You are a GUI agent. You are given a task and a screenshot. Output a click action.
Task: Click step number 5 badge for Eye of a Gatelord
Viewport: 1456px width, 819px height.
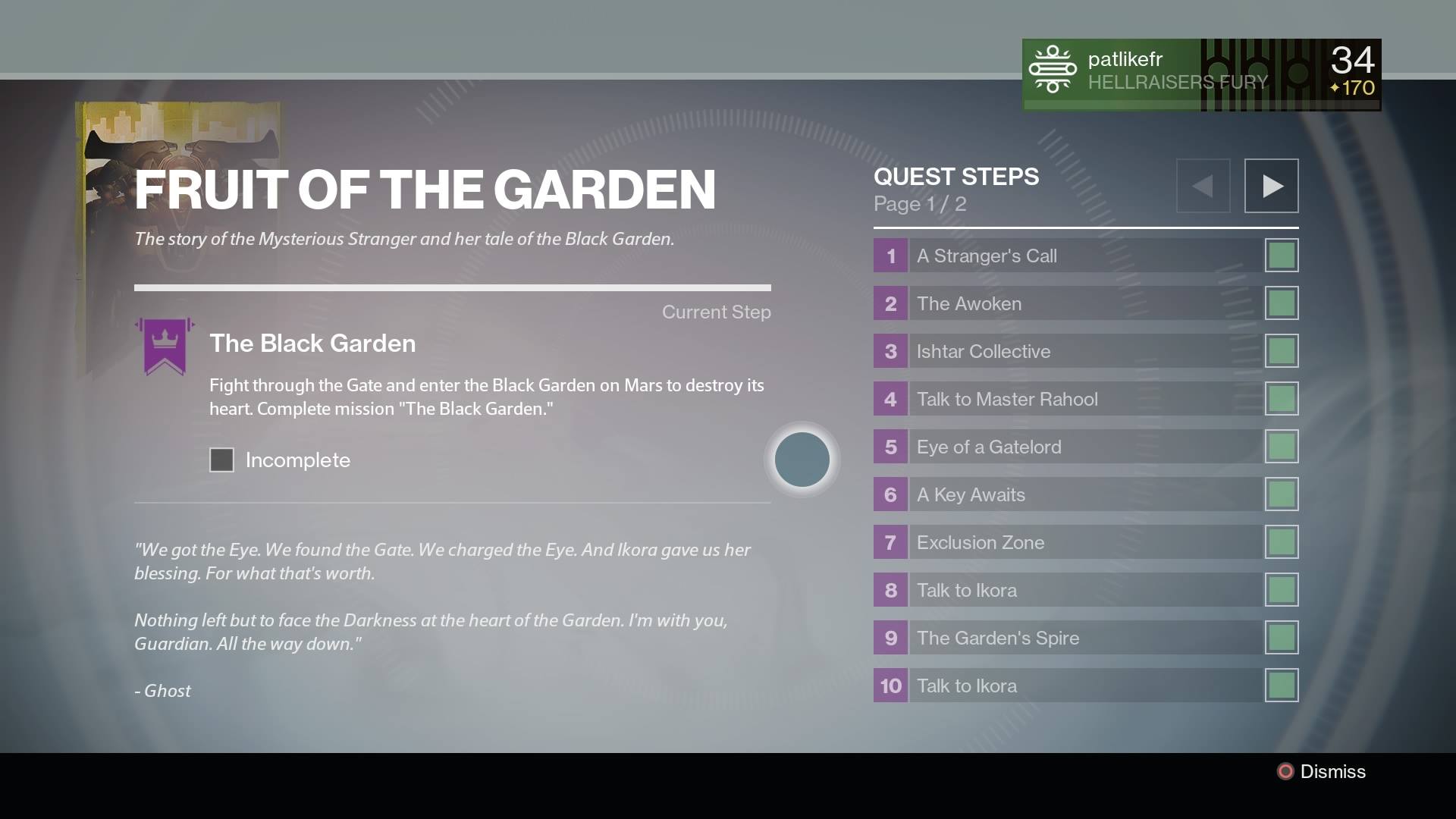(x=889, y=447)
